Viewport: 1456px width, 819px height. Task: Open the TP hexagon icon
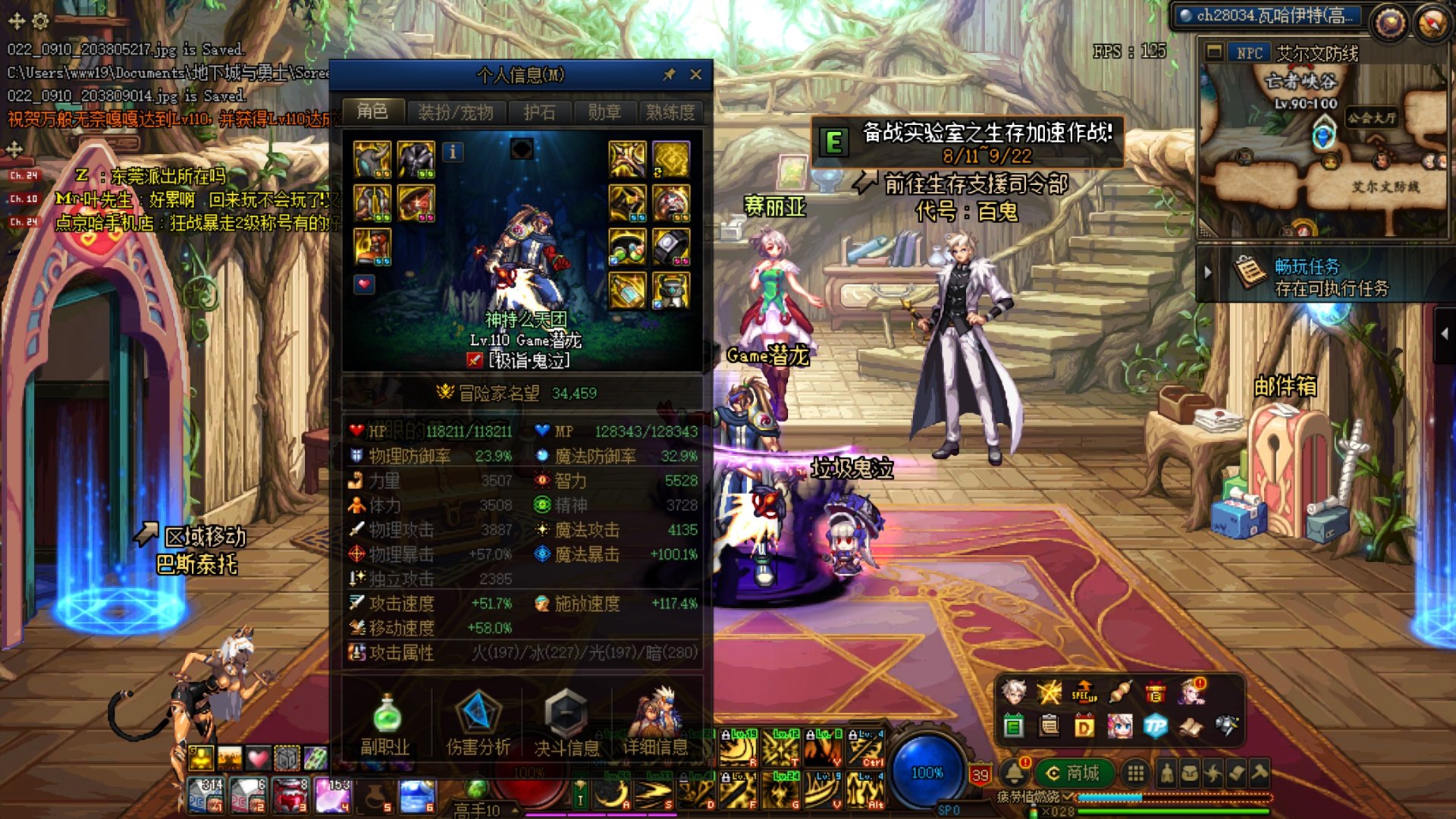tap(1155, 726)
